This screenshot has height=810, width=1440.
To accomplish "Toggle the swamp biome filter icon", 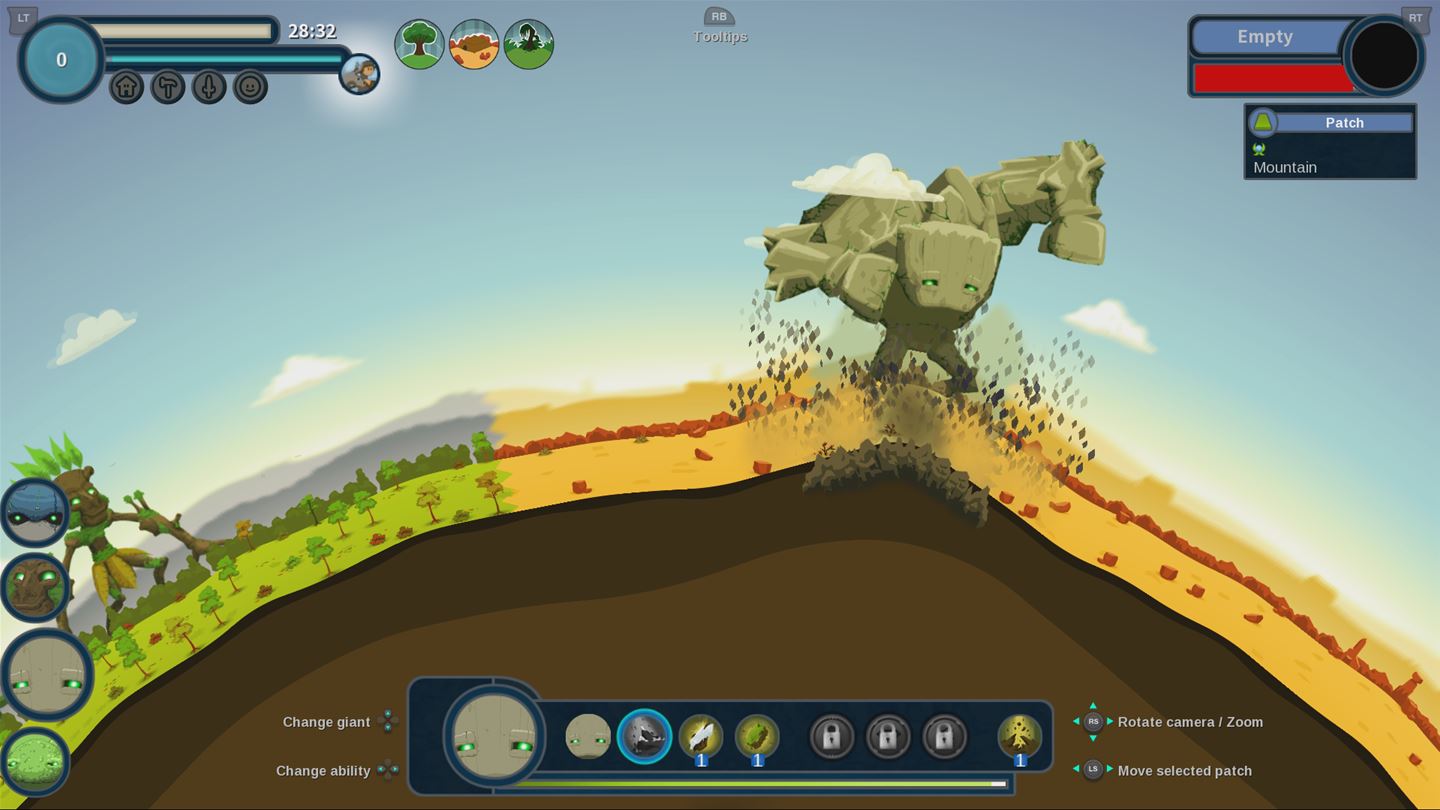I will pyautogui.click(x=530, y=43).
